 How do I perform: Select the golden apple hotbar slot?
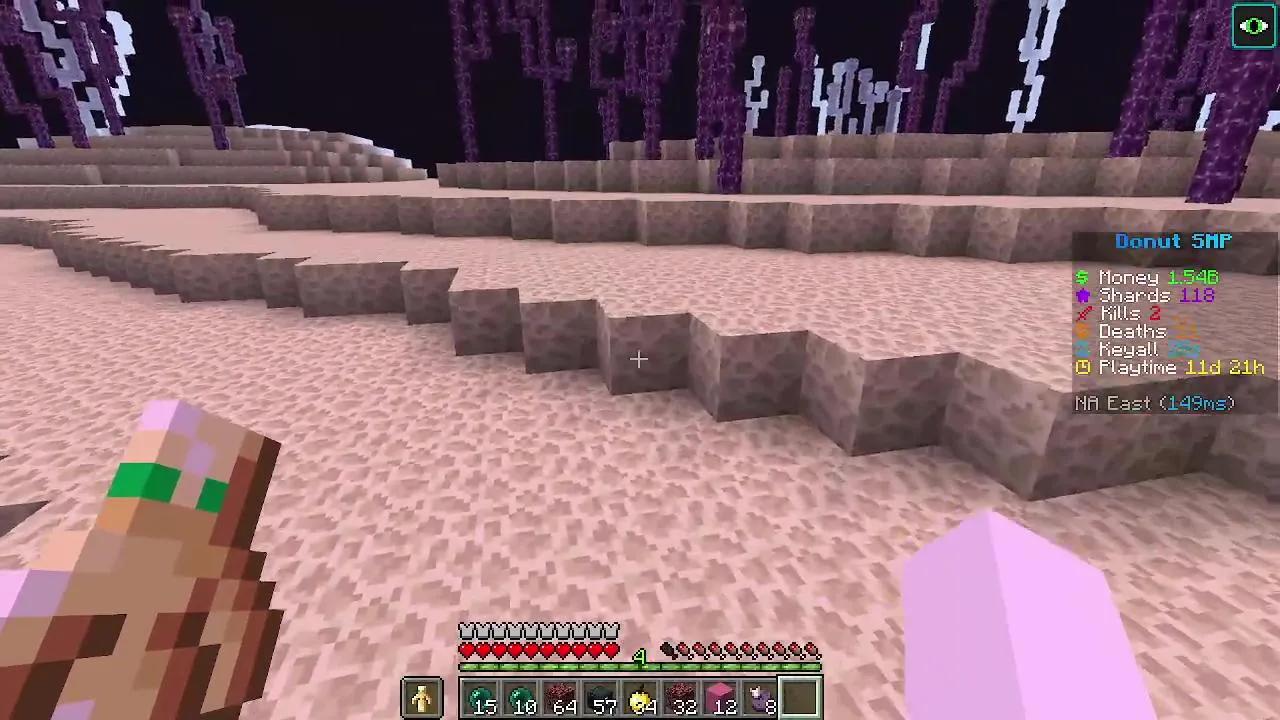click(x=643, y=697)
